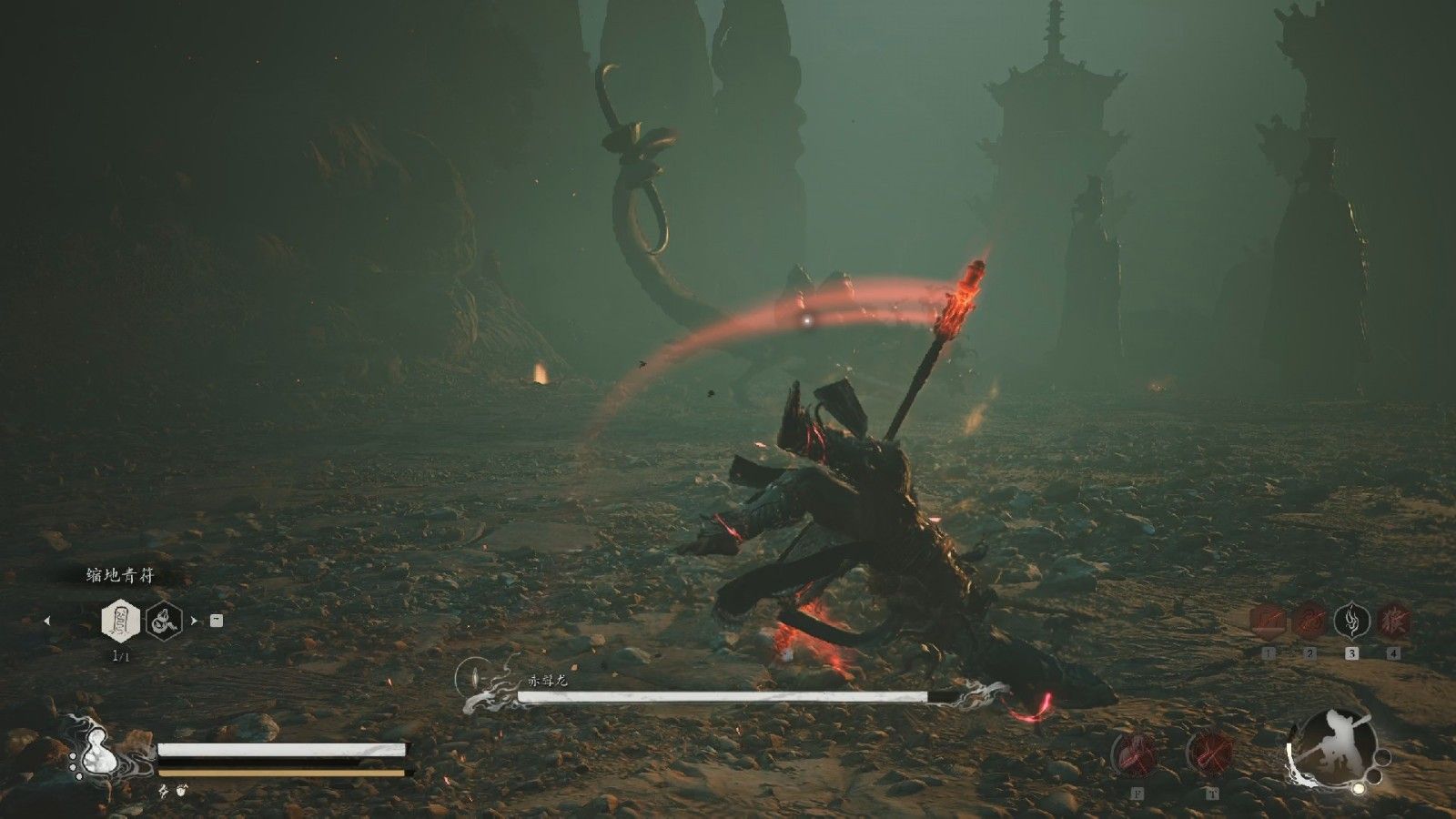Select the 缩地青符 talisman slot
Image resolution: width=1456 pixels, height=819 pixels.
pos(119,621)
